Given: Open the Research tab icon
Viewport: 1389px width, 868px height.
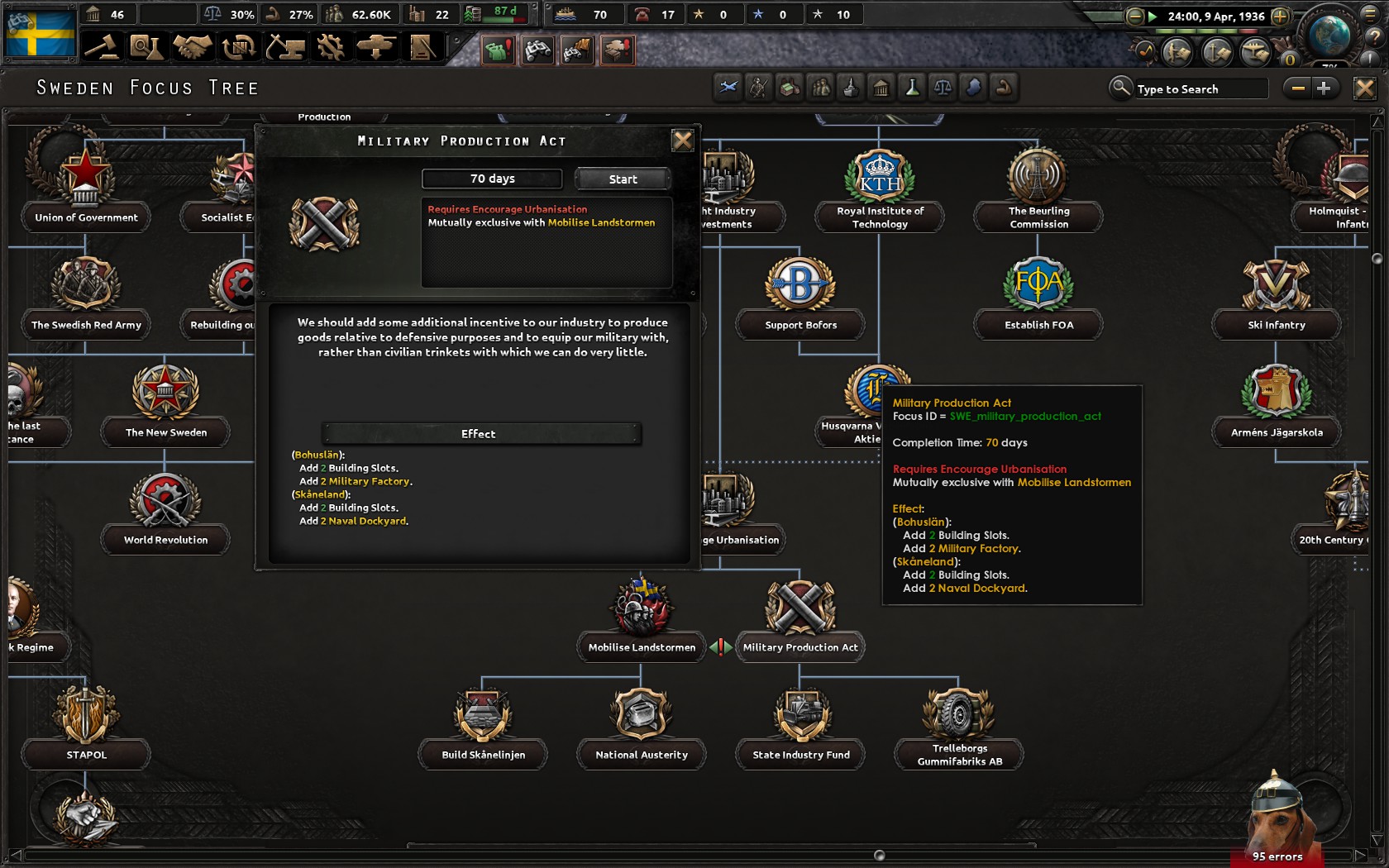Looking at the screenshot, I should click(x=147, y=47).
